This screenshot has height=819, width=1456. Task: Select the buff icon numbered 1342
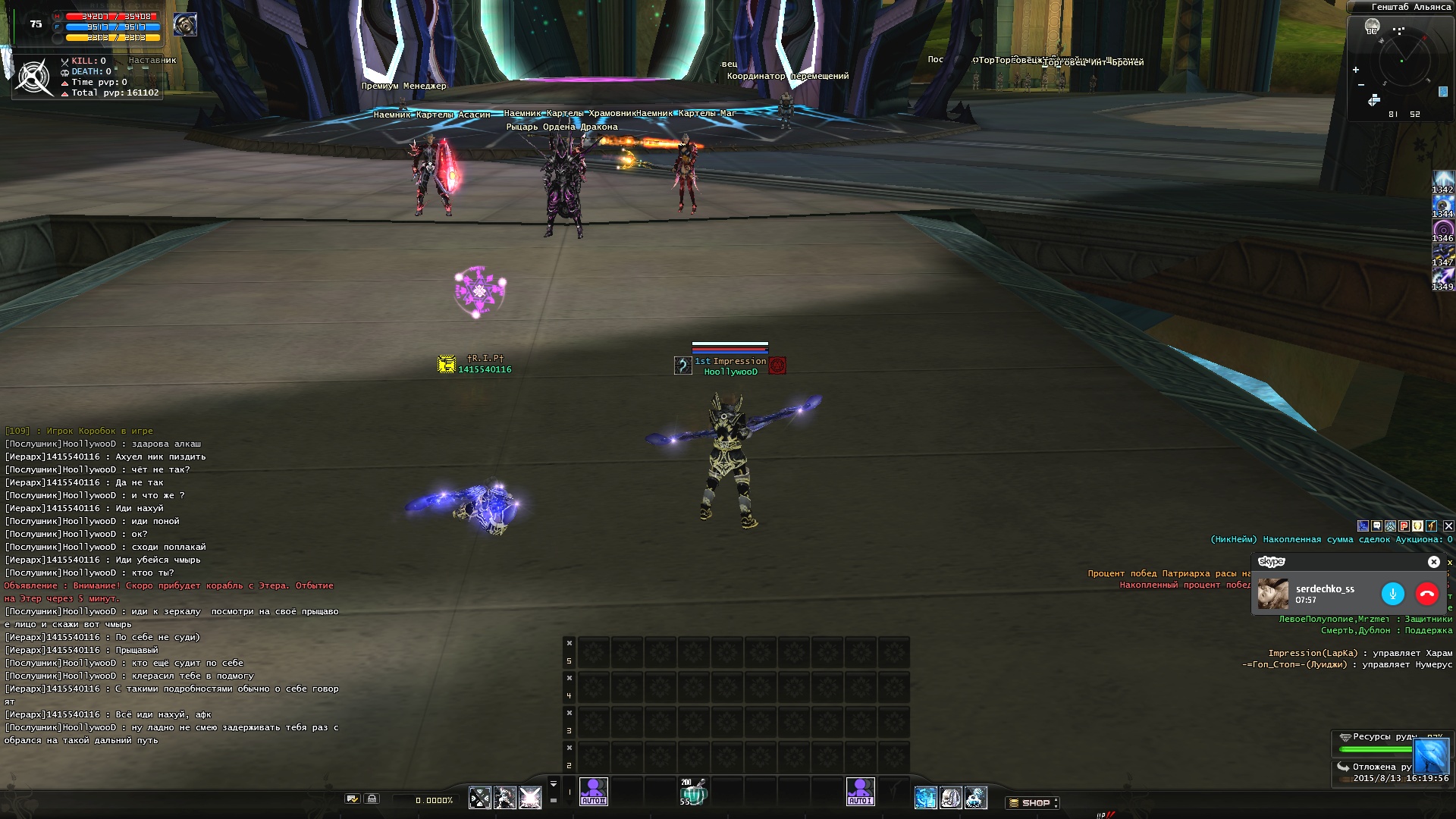pyautogui.click(x=1442, y=180)
